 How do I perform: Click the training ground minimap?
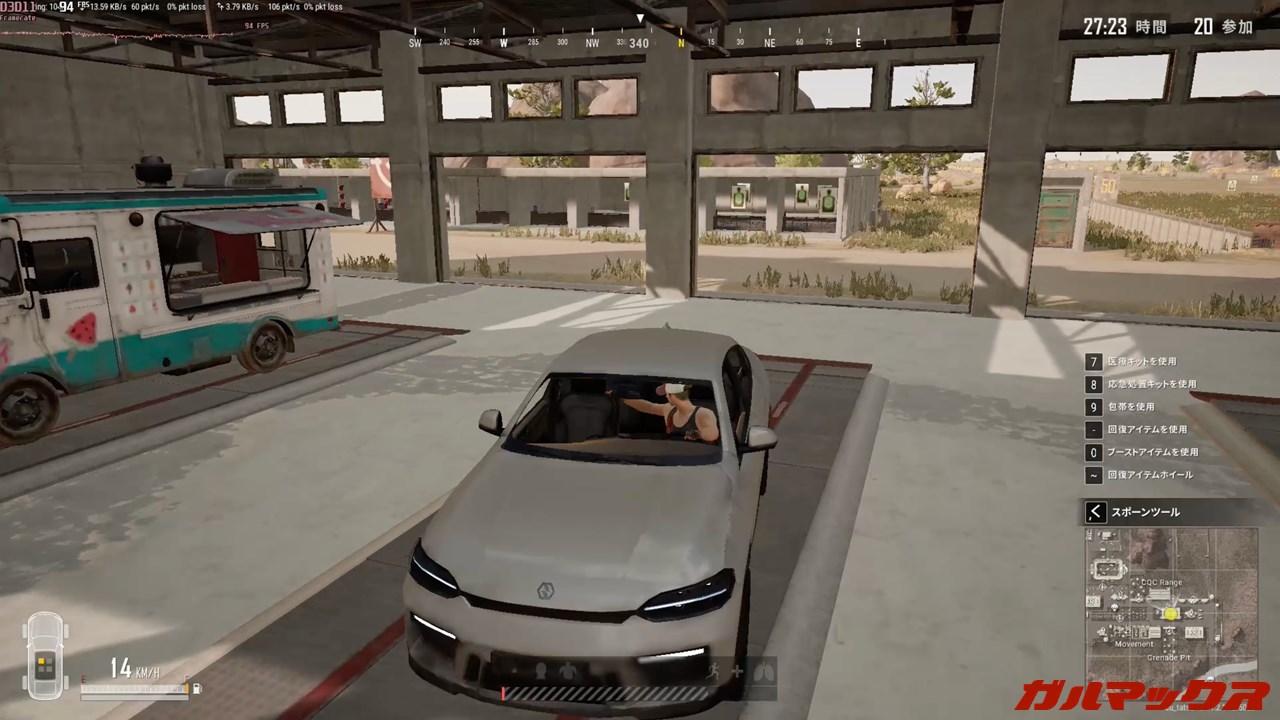click(x=1171, y=607)
